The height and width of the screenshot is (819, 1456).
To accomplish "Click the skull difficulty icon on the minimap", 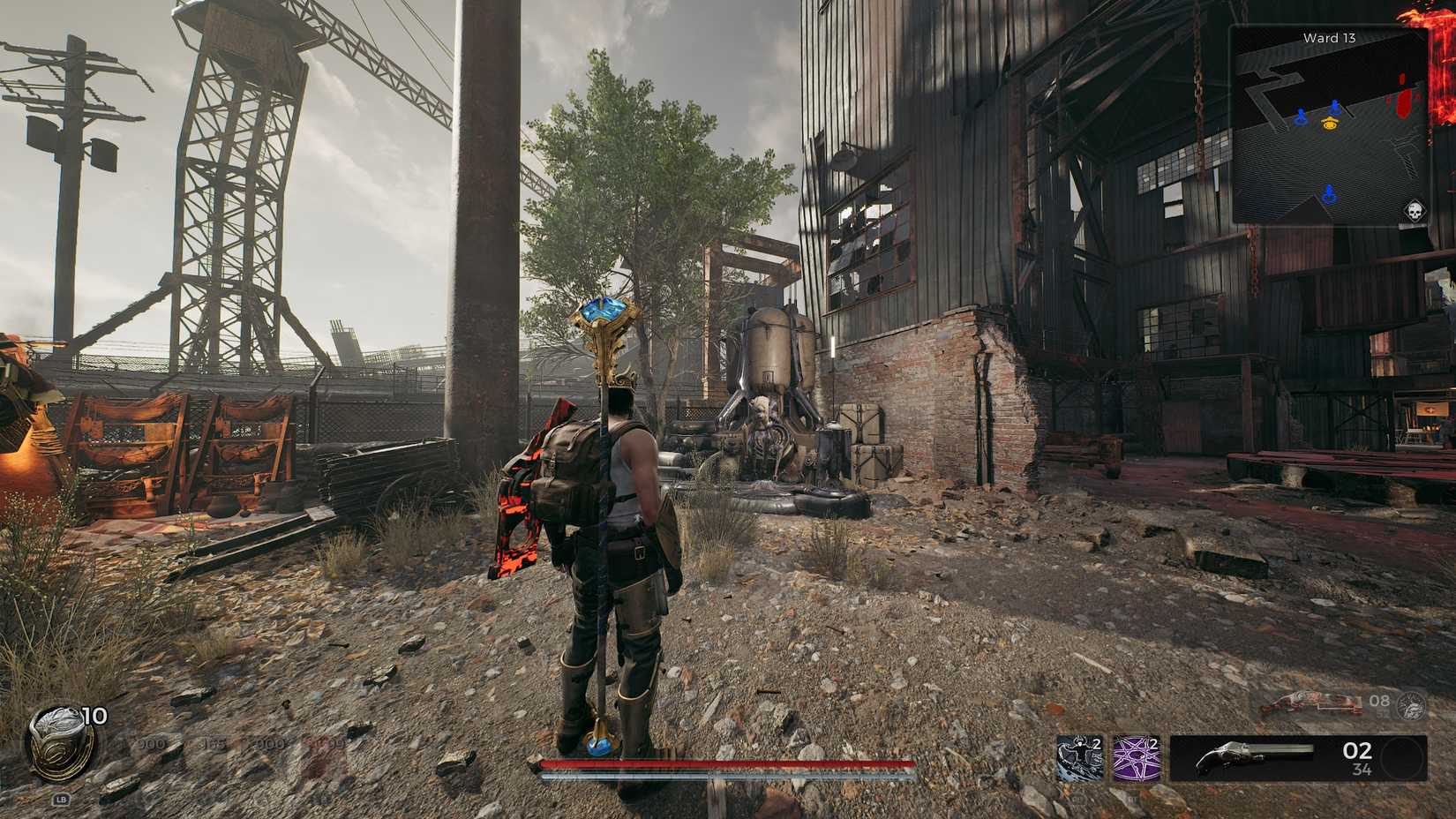I will point(1415,210).
